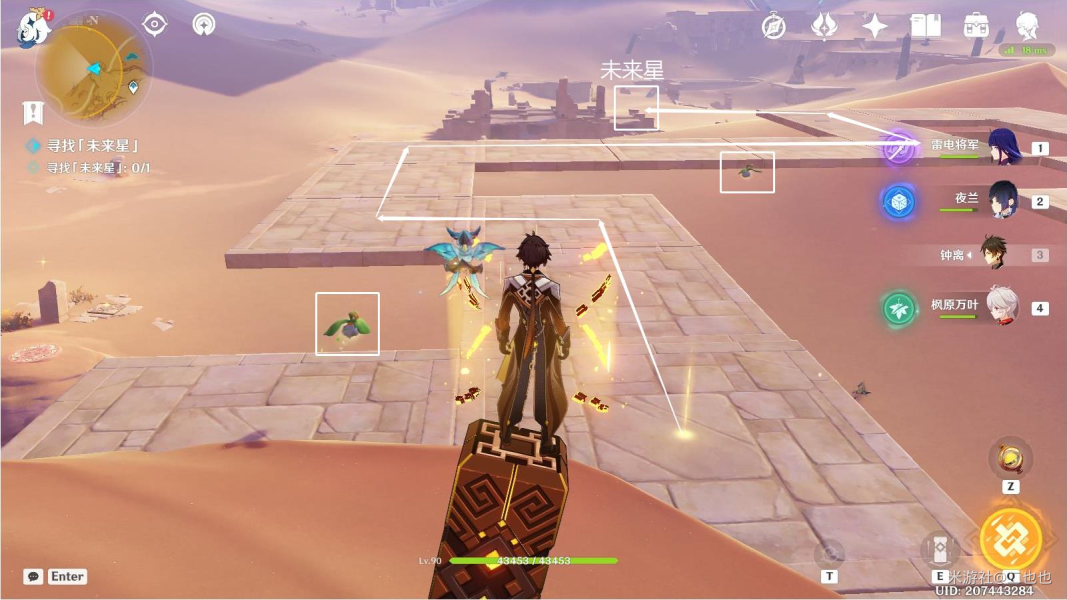Open the chat speech bubble icon
The height and width of the screenshot is (600, 1067).
pyautogui.click(x=34, y=577)
